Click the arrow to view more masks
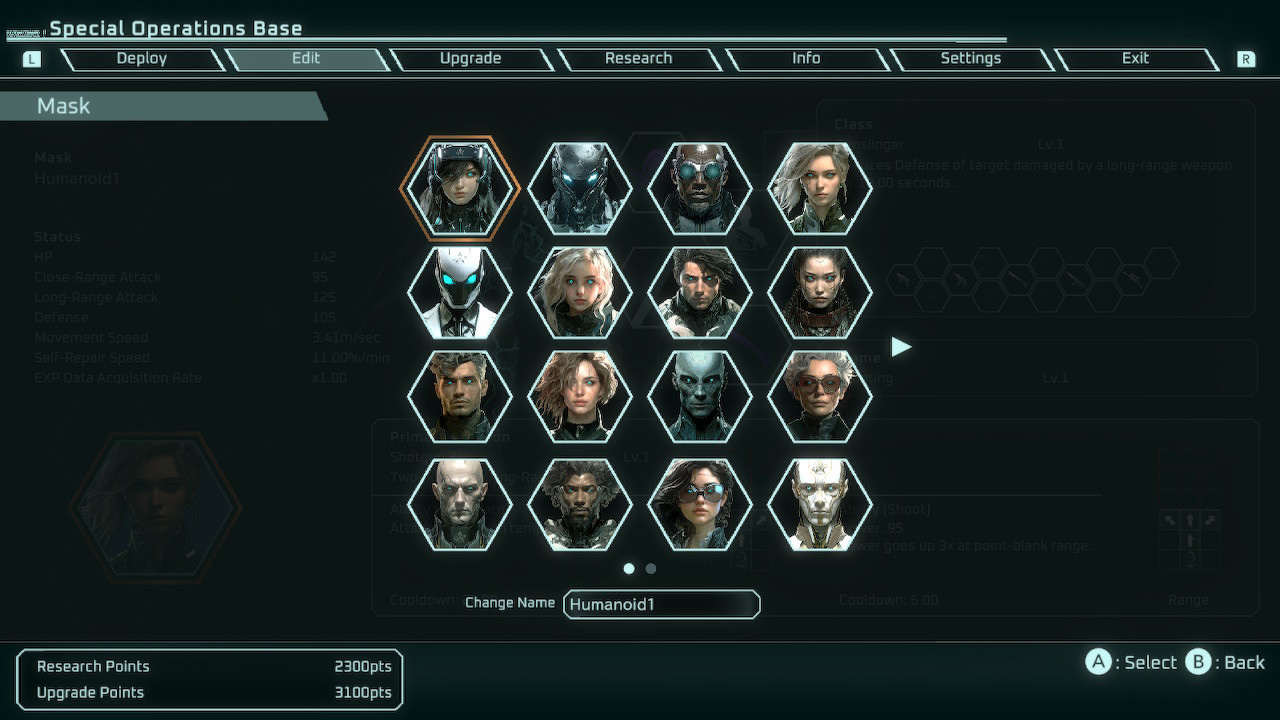Image resolution: width=1280 pixels, height=720 pixels. pyautogui.click(x=901, y=346)
